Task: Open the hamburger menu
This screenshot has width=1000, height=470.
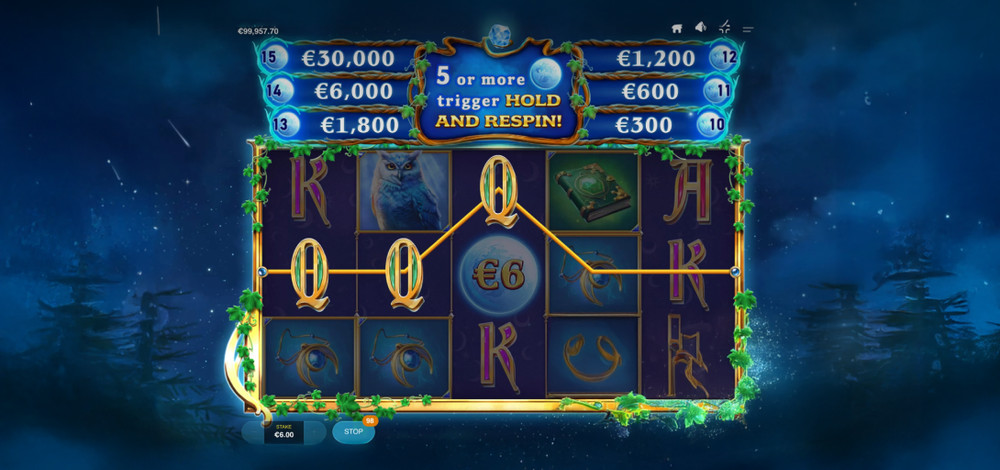Action: coord(747,28)
